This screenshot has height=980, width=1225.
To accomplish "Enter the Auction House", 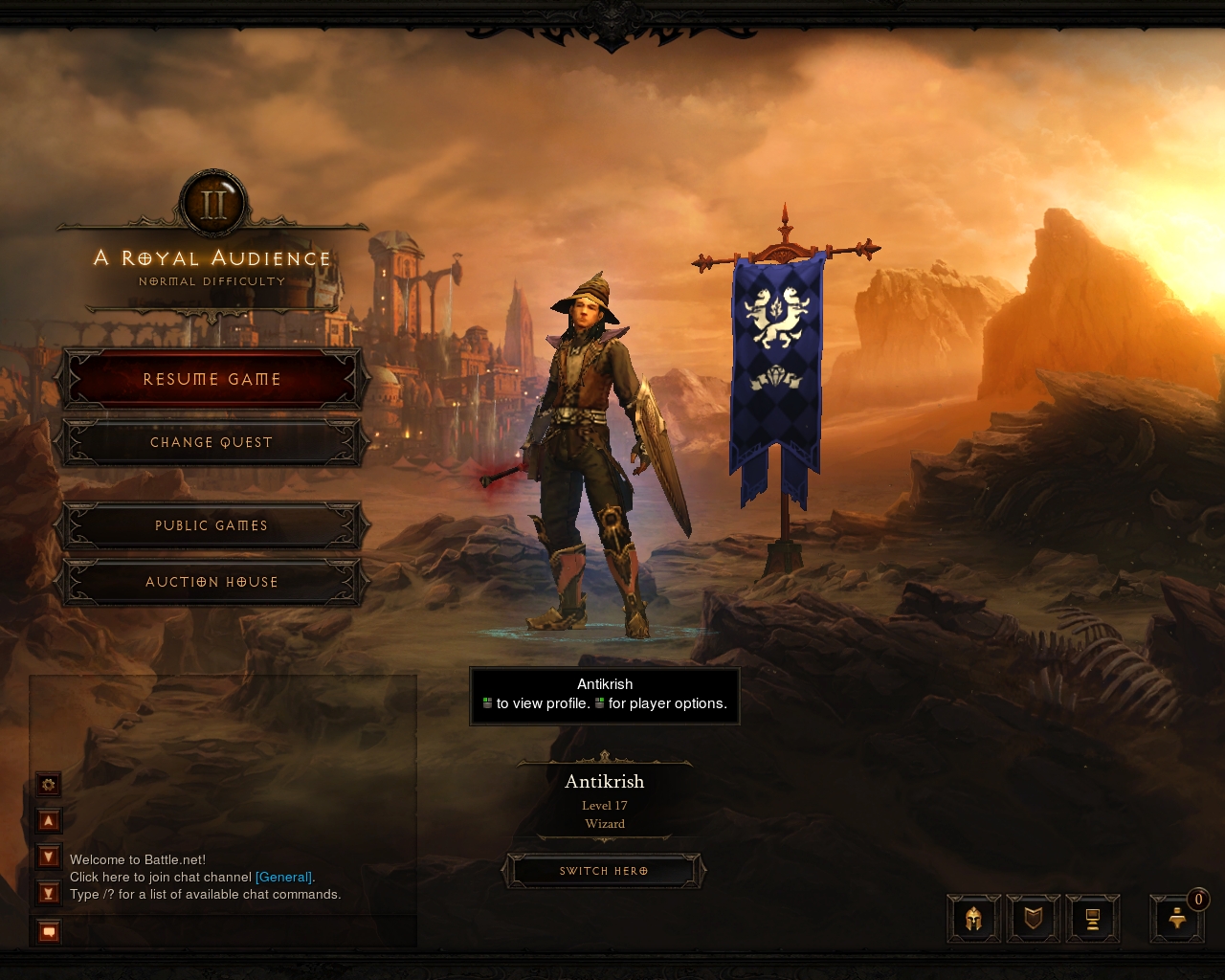I will 212,582.
